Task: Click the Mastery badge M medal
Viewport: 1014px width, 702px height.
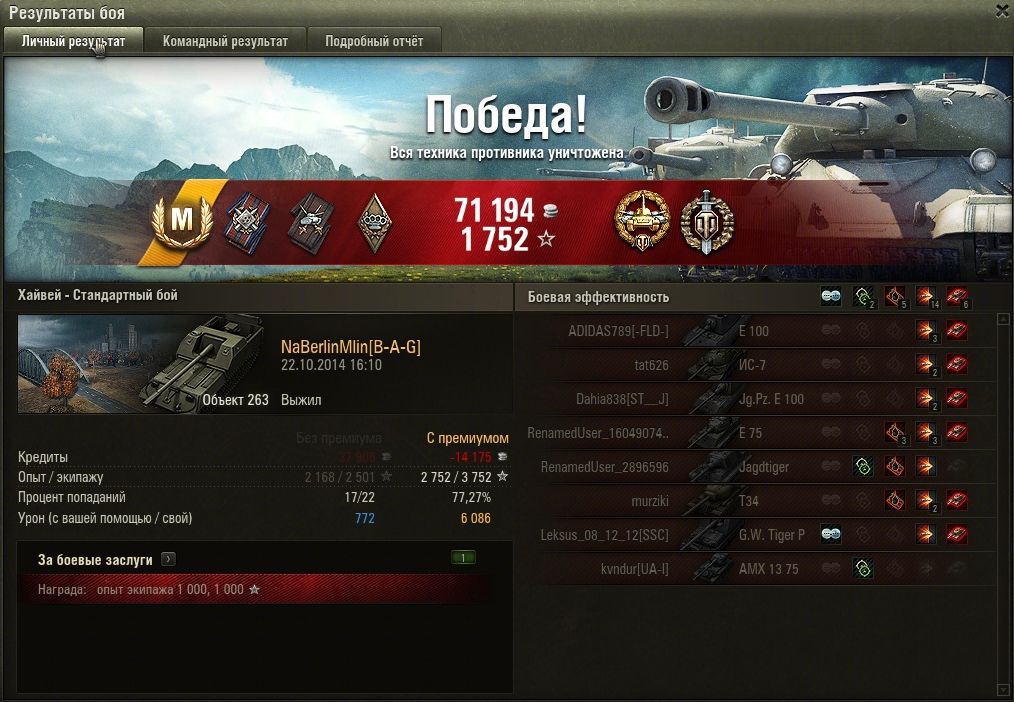Action: (182, 221)
